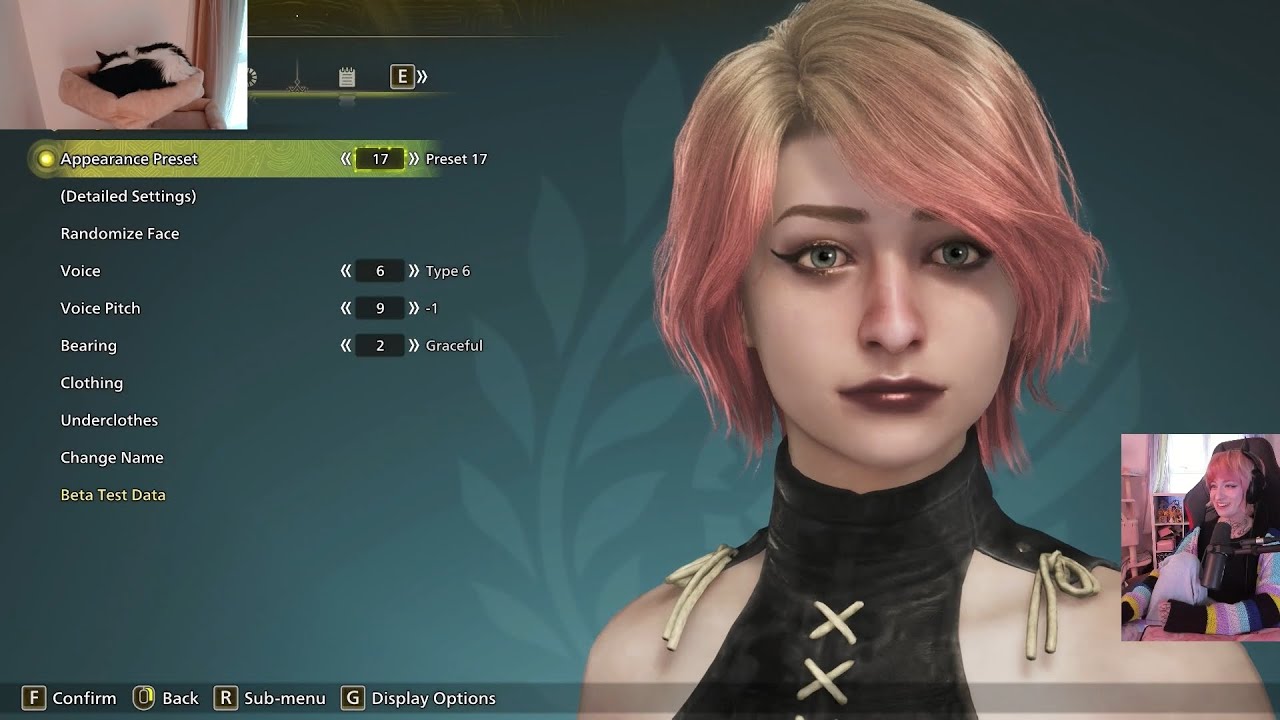Open the (Detailed Settings) entry
This screenshot has height=720, width=1280.
[x=128, y=196]
